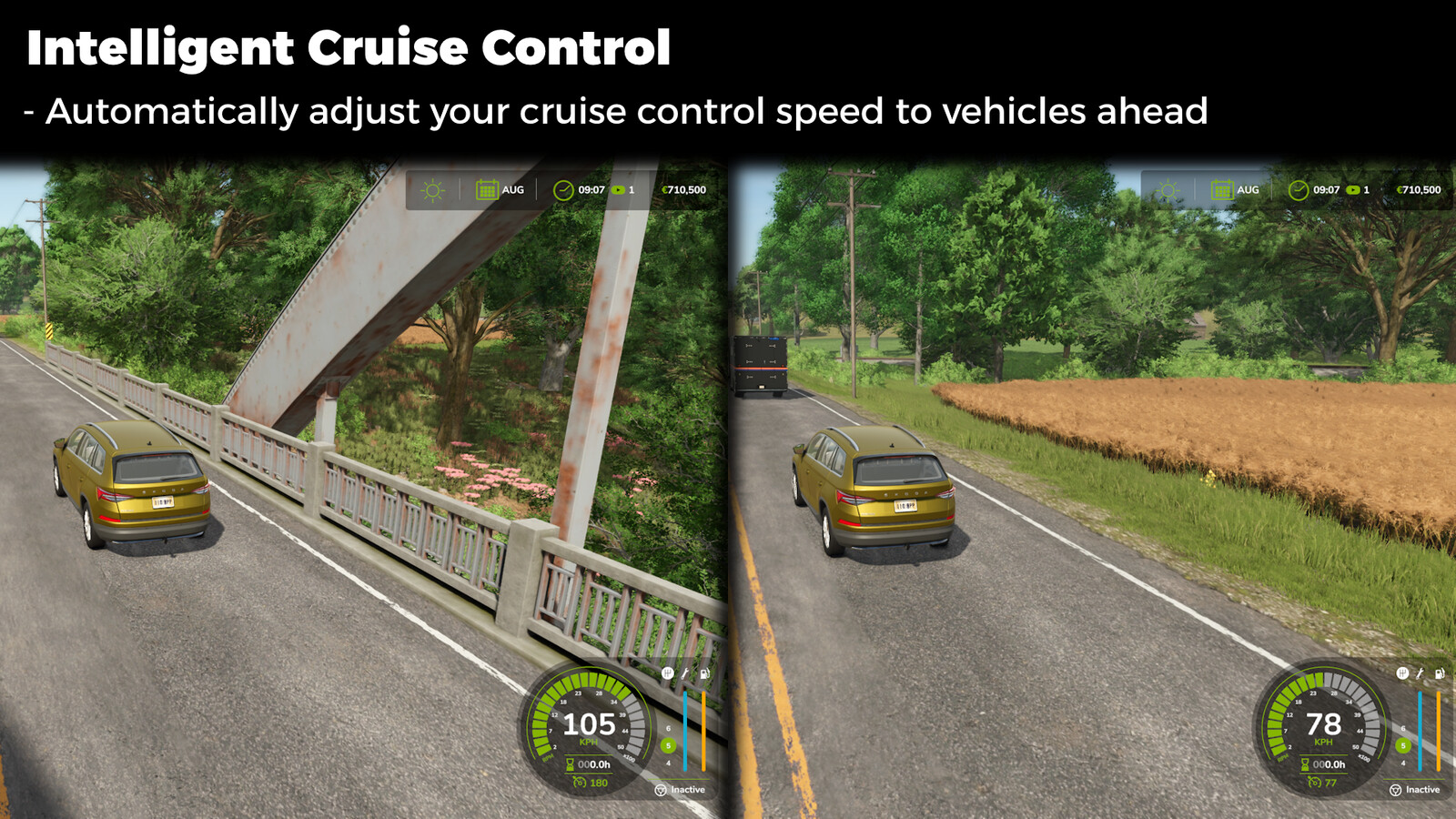Screen dimensions: 1456x819
Task: Click the fuel pump icon on the right HUD
Action: click(x=1440, y=675)
